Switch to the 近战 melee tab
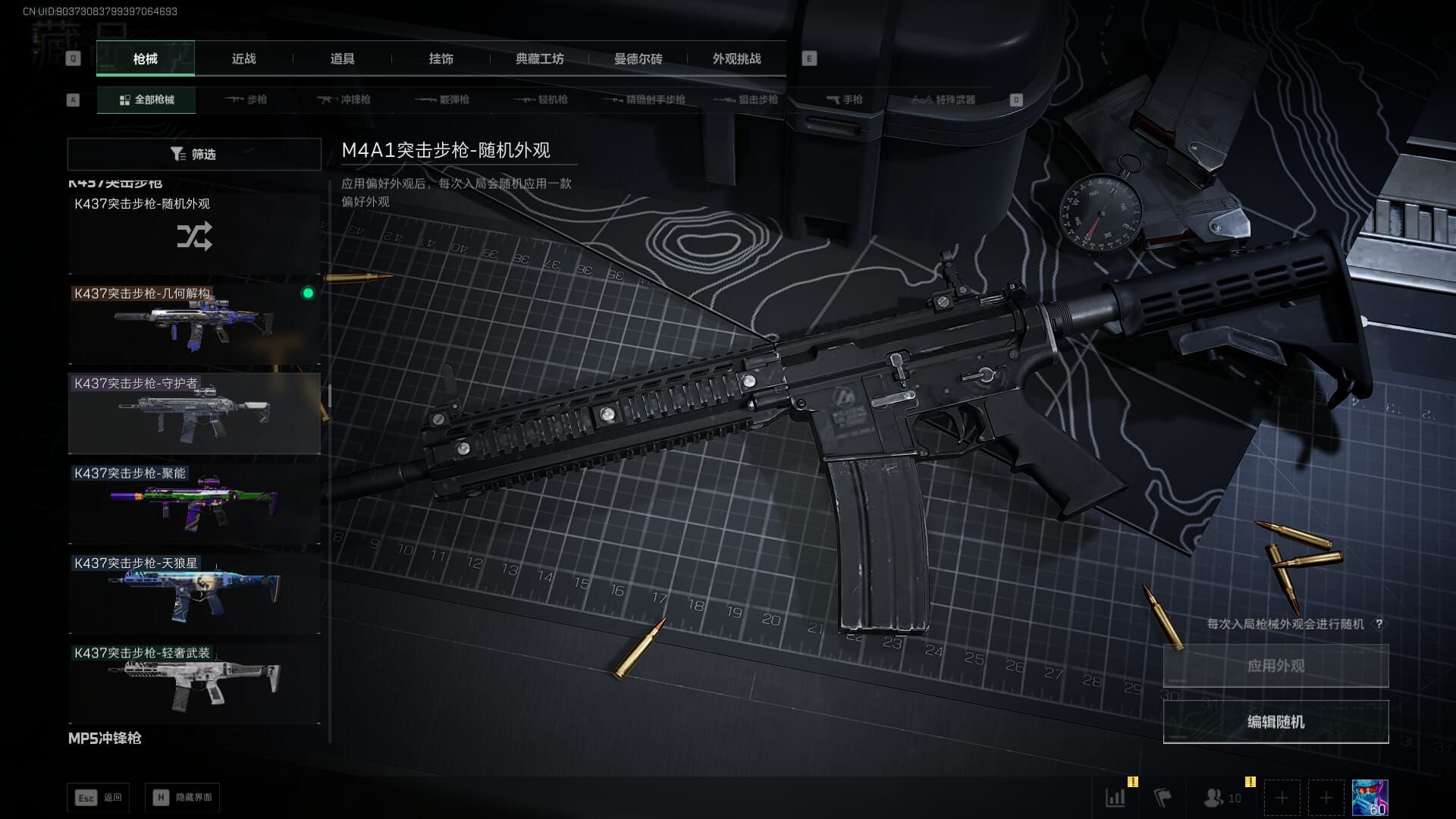This screenshot has height=819, width=1456. click(x=243, y=59)
